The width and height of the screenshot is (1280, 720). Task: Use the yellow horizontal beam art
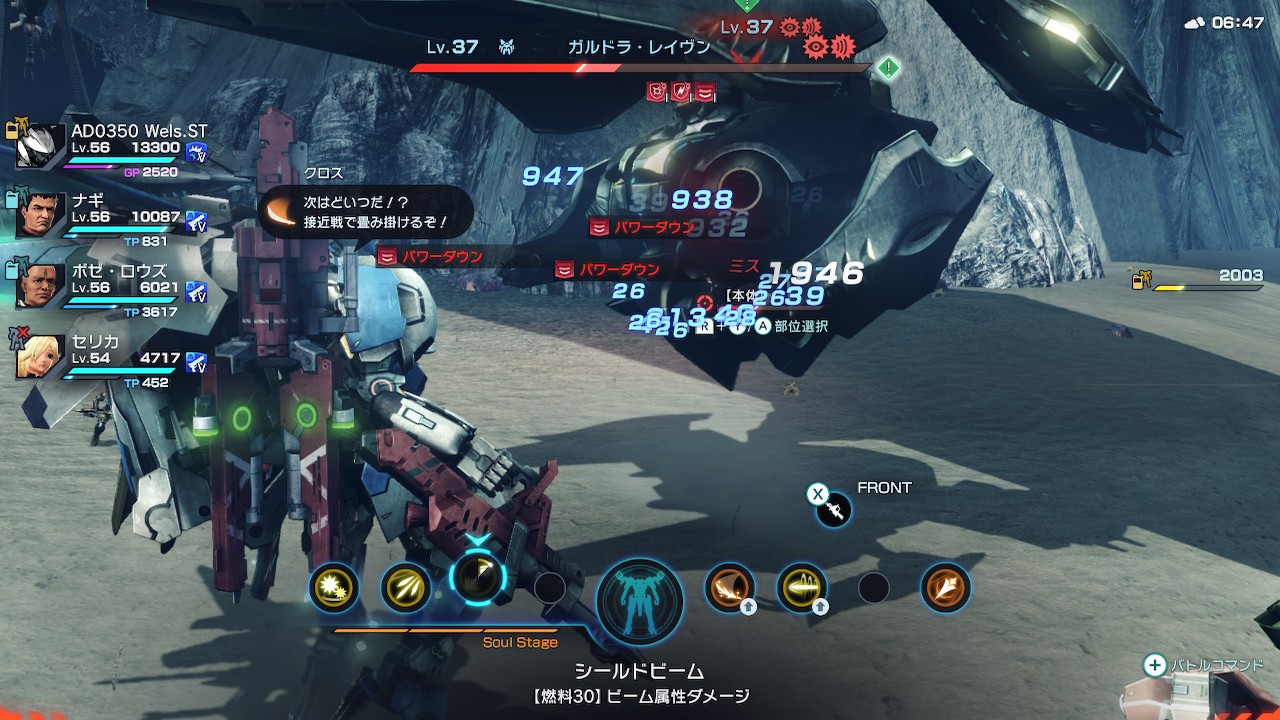point(802,586)
